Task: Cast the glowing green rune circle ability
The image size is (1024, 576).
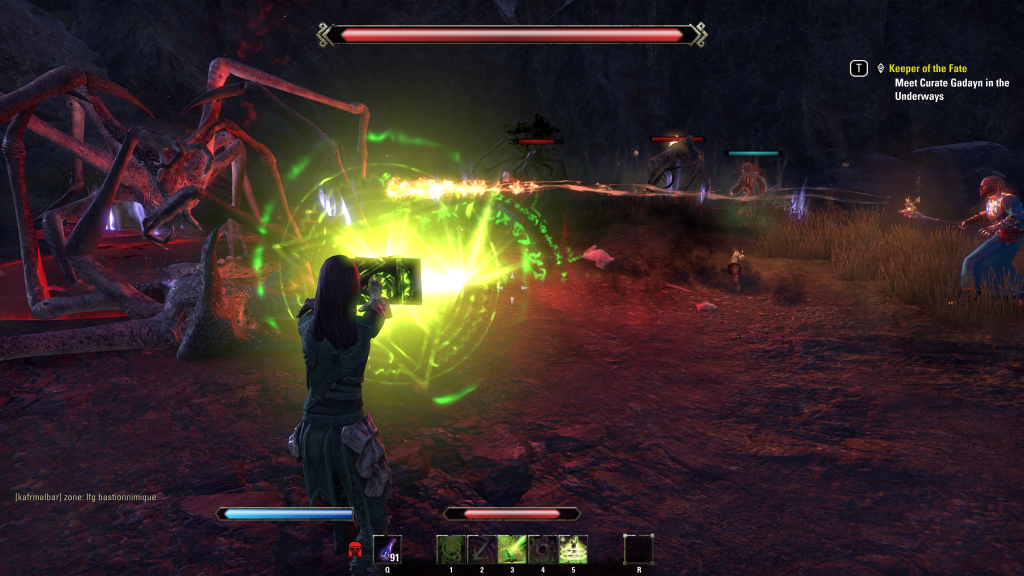Action: tap(574, 549)
